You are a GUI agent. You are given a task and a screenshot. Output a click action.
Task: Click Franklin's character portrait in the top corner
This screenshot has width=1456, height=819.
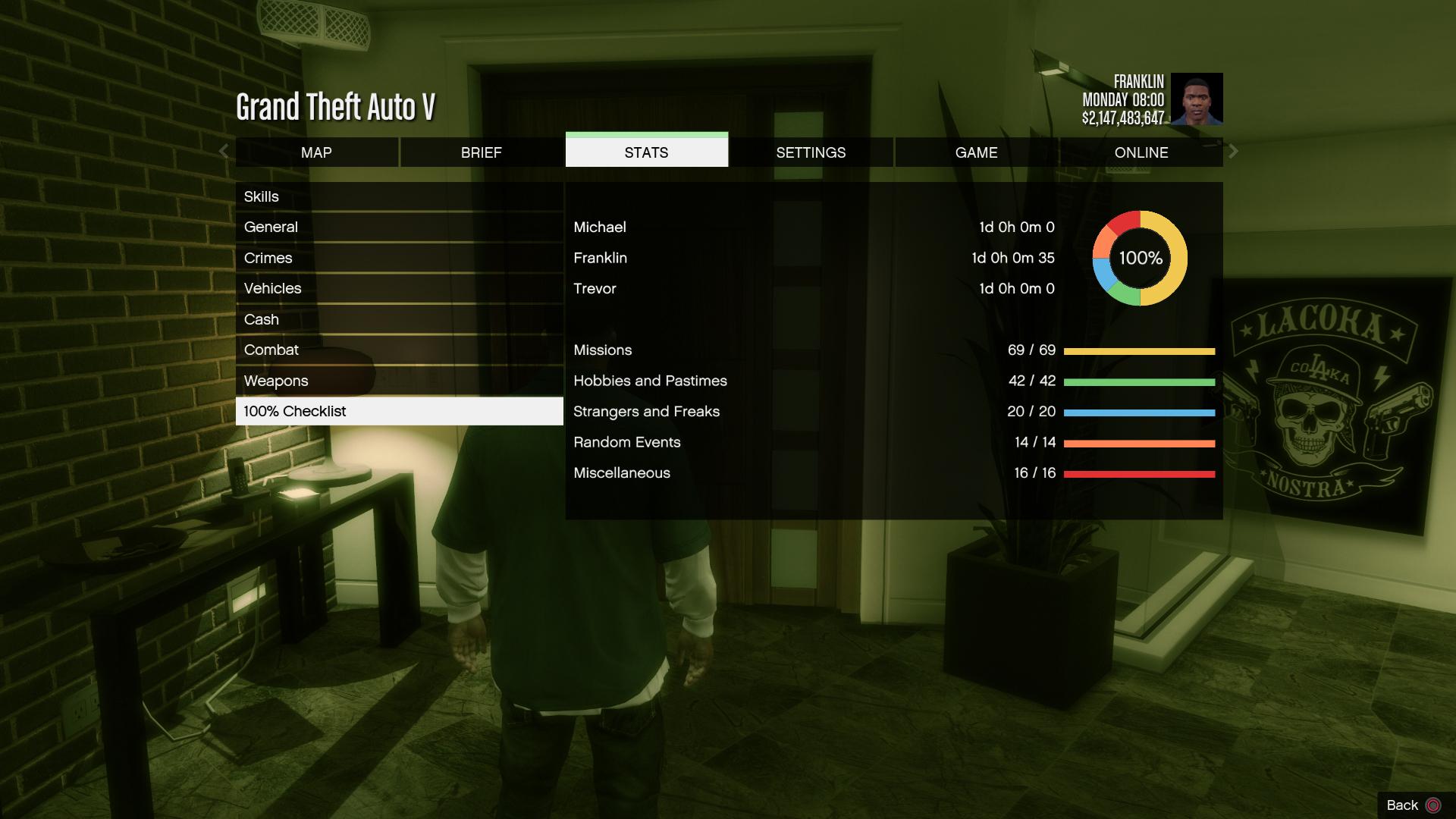click(x=1197, y=99)
